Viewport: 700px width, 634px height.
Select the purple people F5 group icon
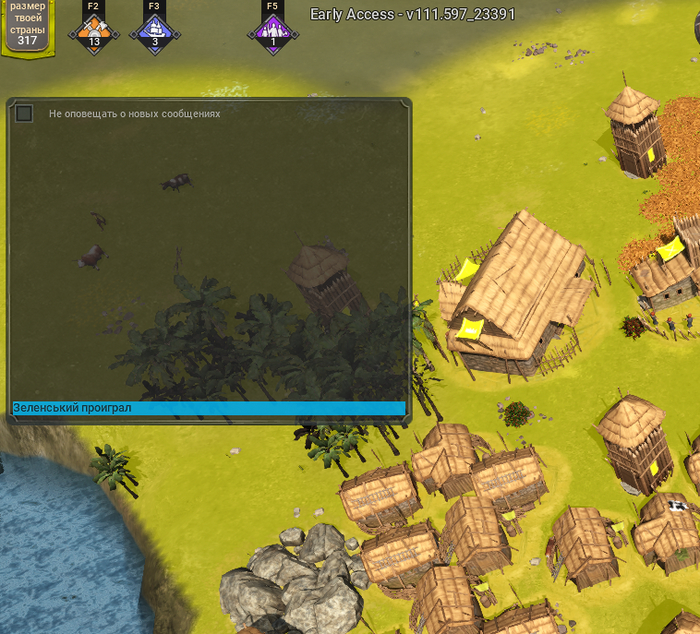[x=273, y=29]
